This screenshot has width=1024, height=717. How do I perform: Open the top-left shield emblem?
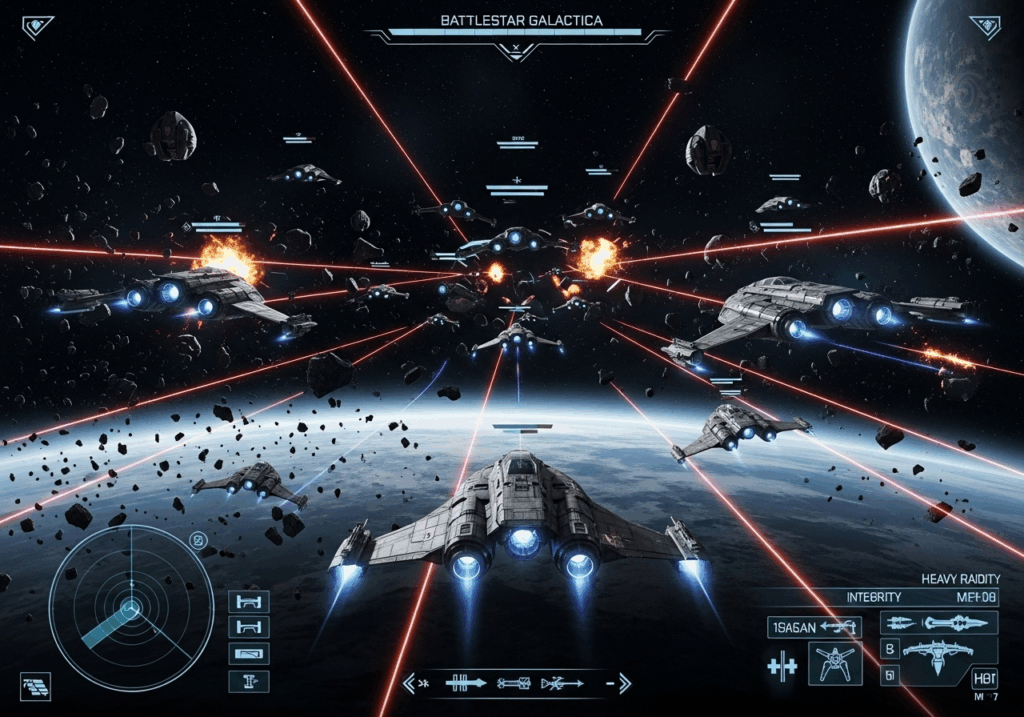click(x=38, y=27)
